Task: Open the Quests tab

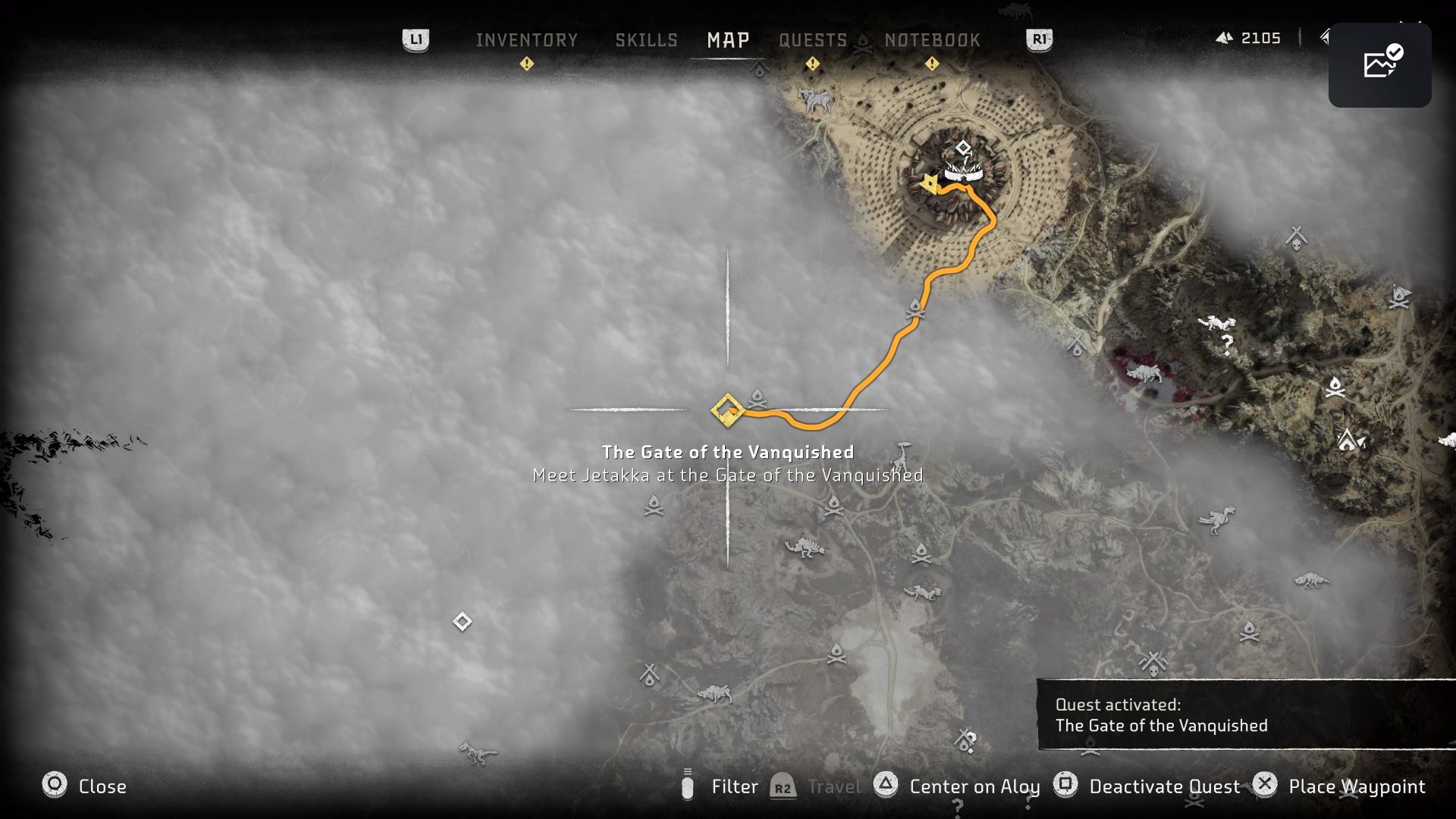Action: (x=812, y=40)
